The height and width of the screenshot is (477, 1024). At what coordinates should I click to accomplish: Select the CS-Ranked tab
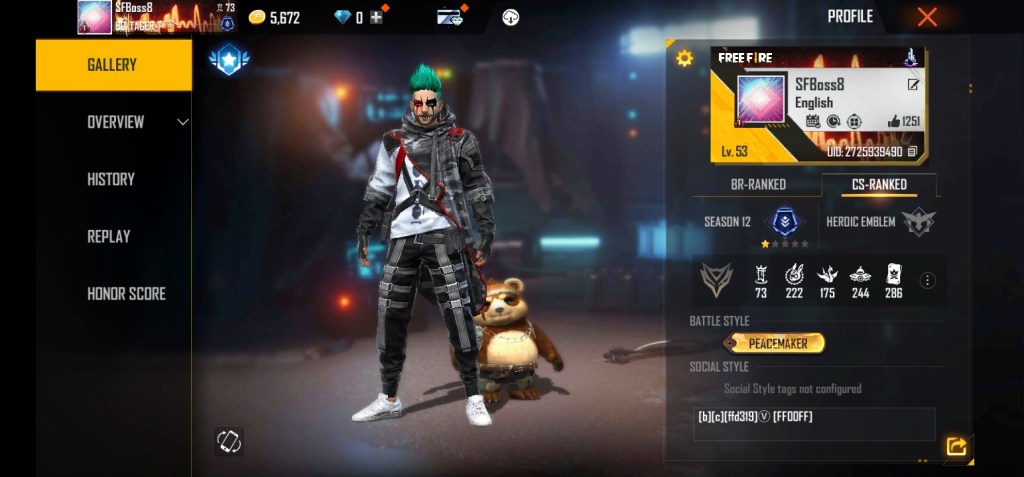pos(879,184)
